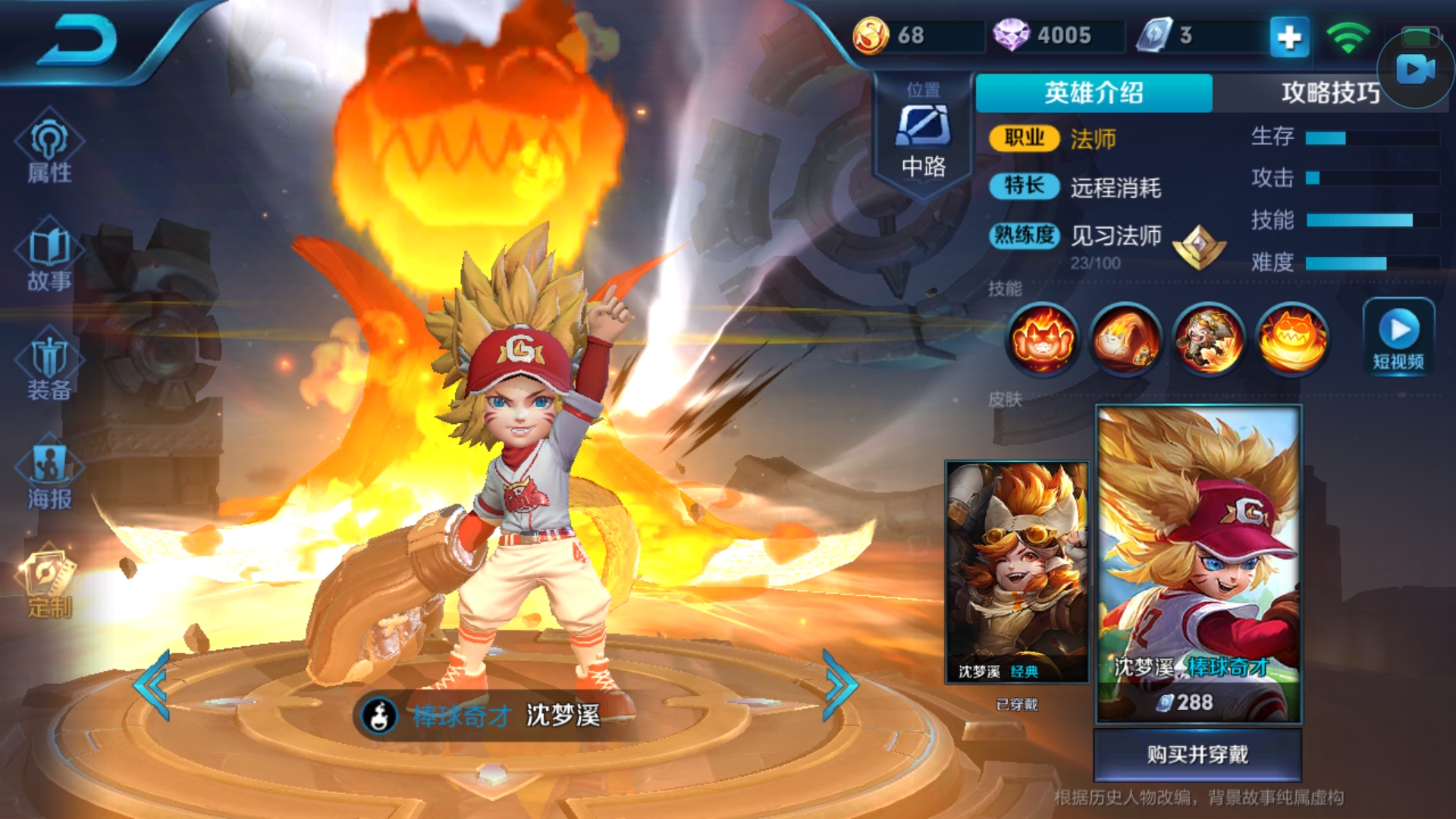Select the cat with flame swirl skill icon
The height and width of the screenshot is (819, 1456).
1125,338
